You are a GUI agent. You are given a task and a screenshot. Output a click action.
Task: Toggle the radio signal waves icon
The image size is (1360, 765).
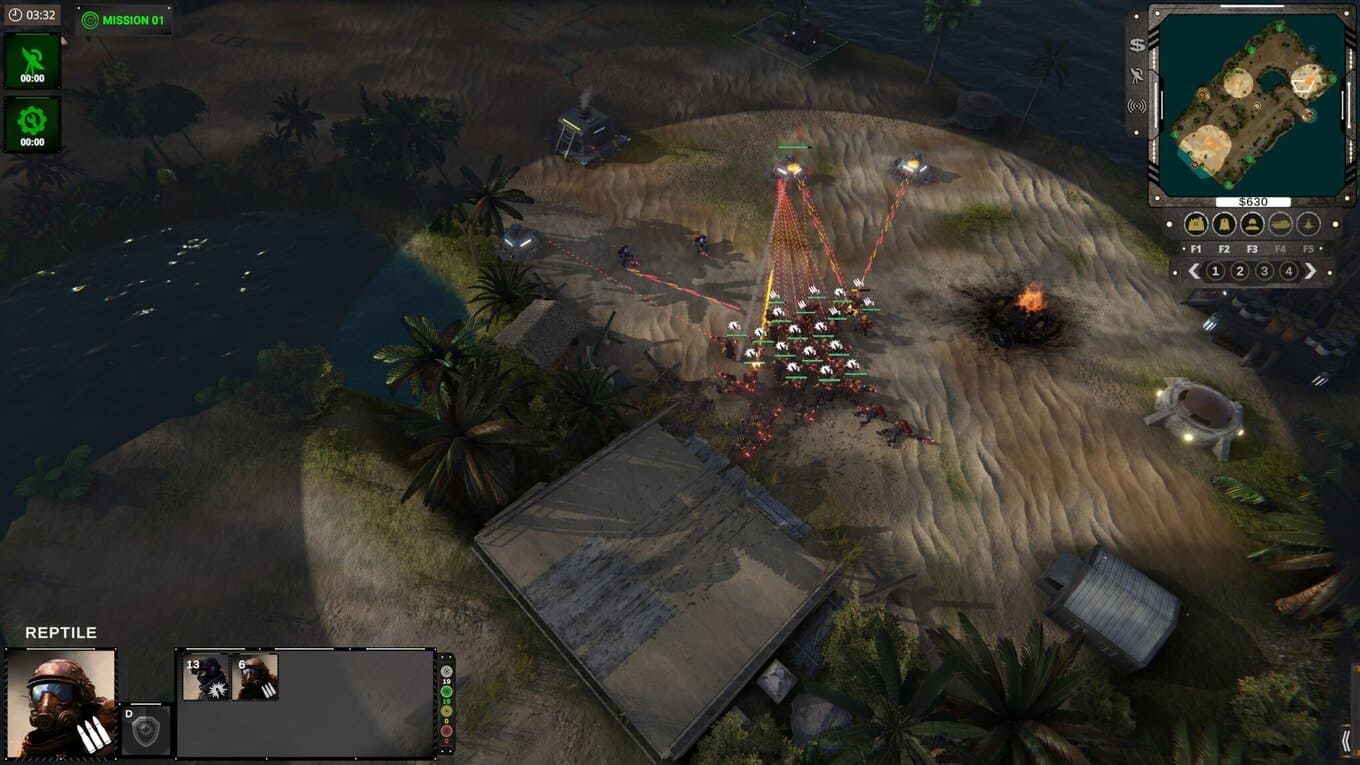pos(1137,106)
